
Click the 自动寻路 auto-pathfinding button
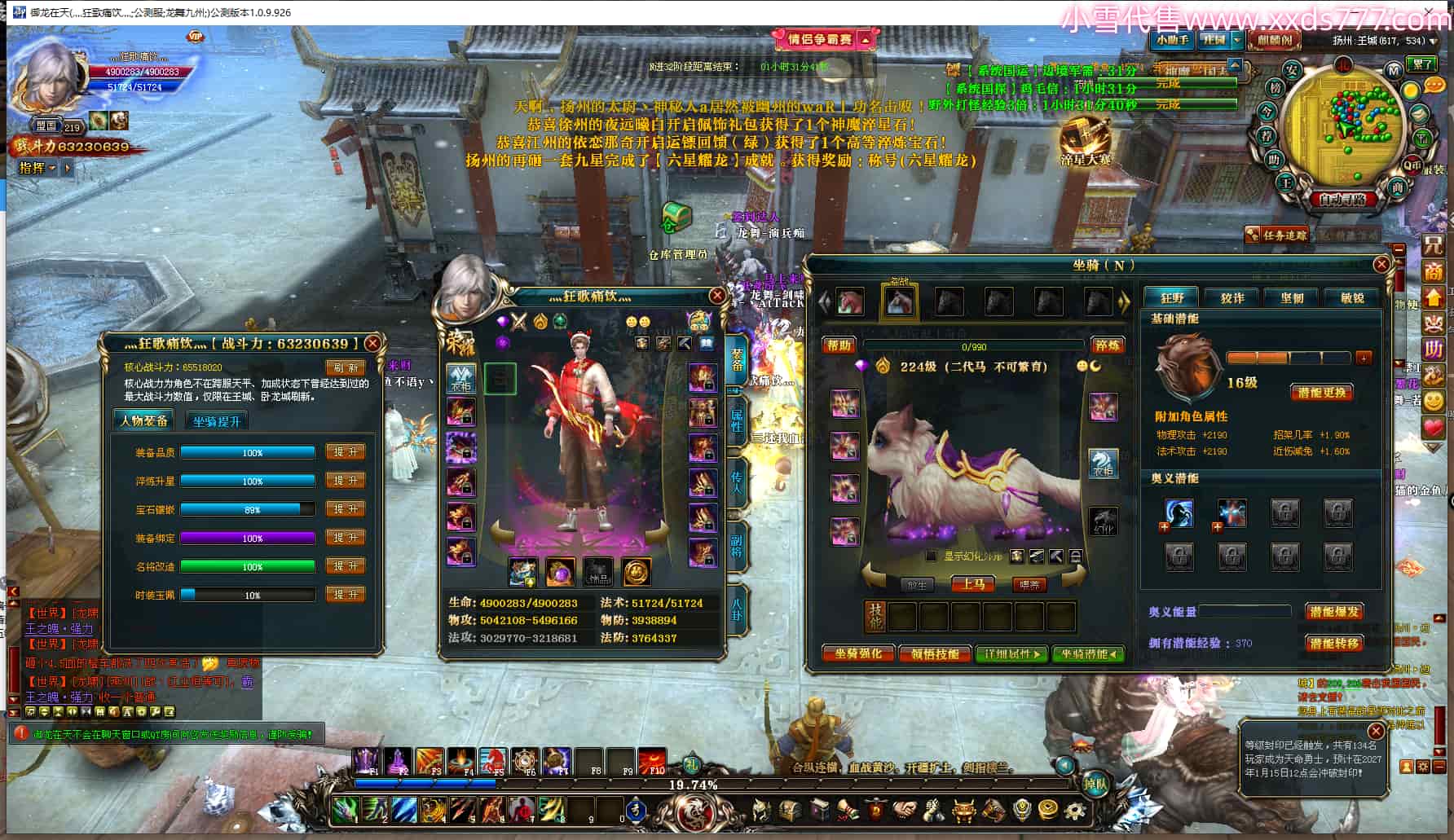click(x=1342, y=199)
